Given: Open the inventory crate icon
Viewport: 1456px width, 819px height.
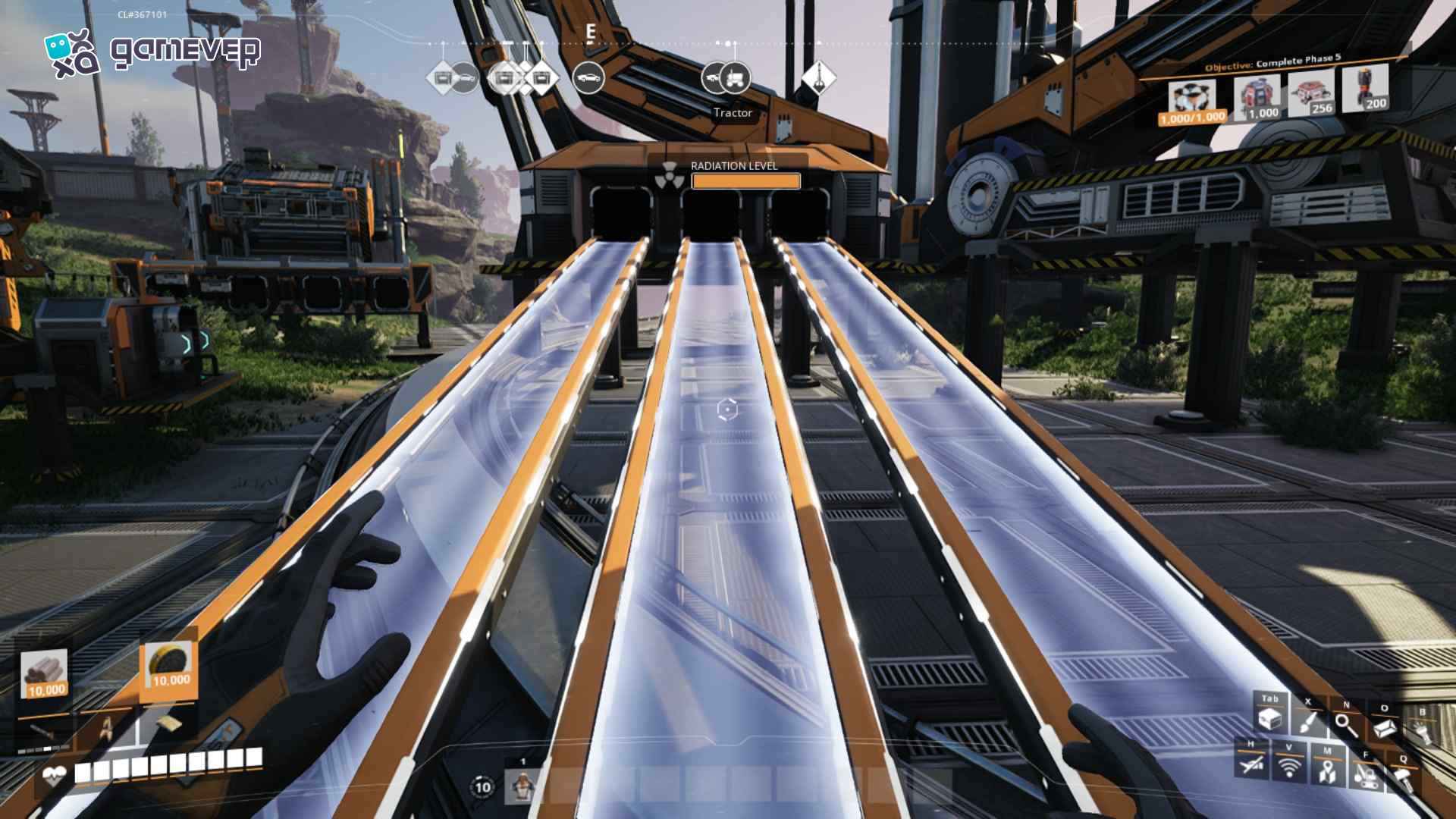Looking at the screenshot, I should coord(1270,718).
